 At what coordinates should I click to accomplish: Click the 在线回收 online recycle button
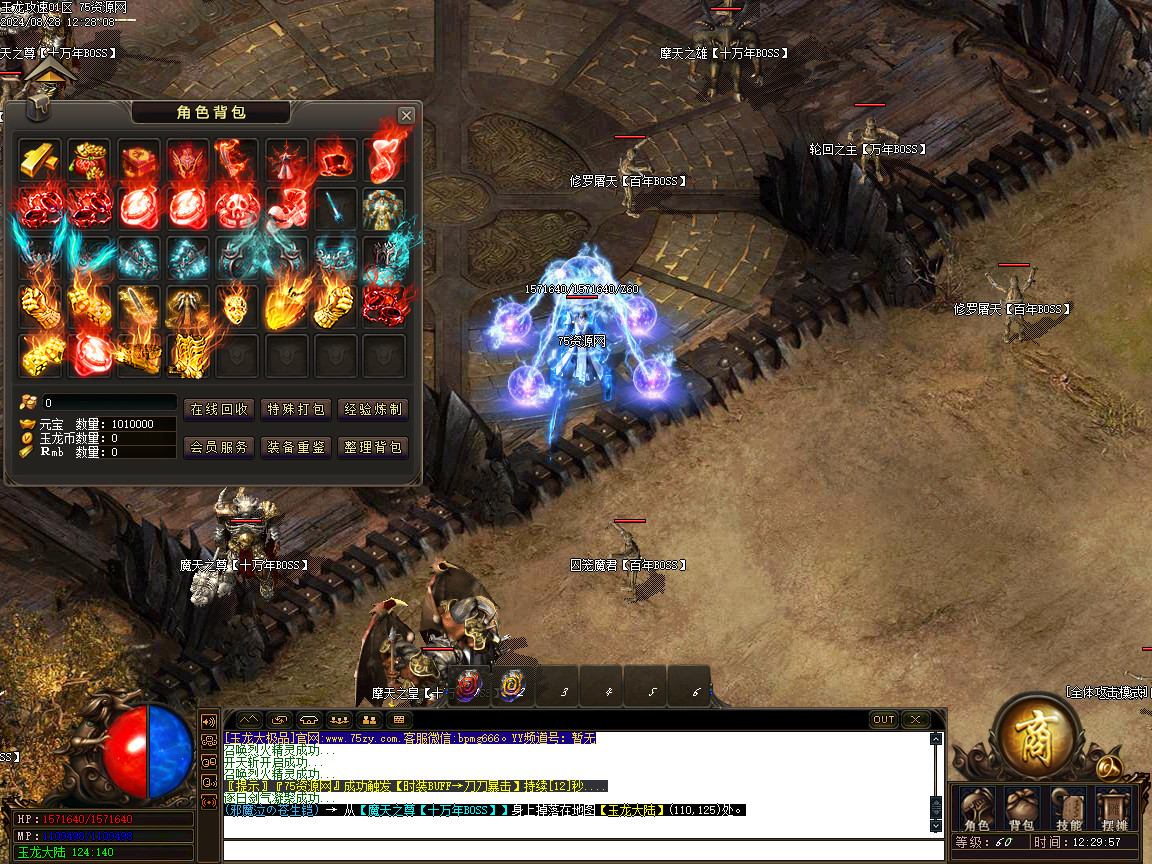coord(219,409)
